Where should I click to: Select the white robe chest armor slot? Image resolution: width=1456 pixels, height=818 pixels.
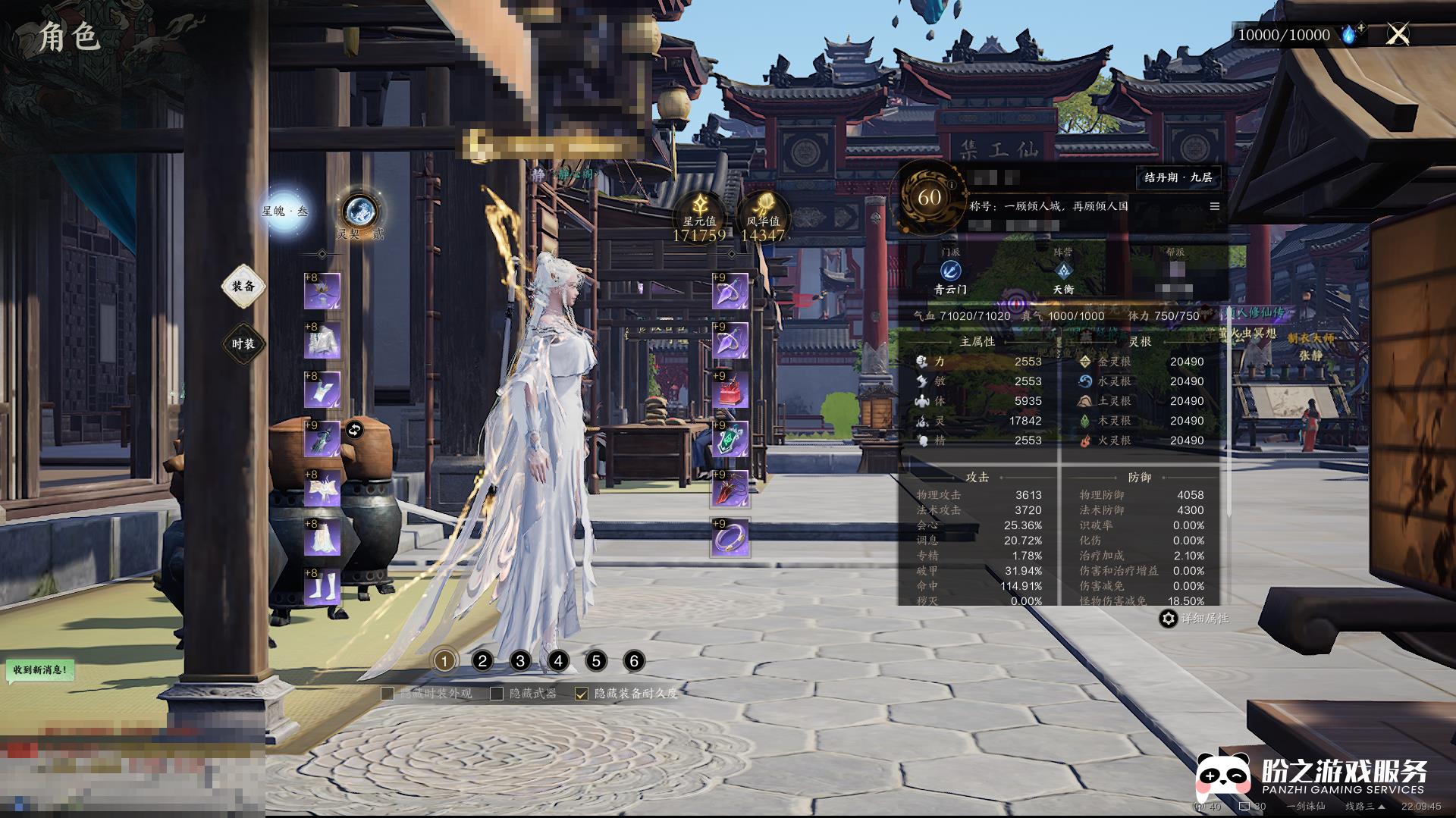(322, 340)
